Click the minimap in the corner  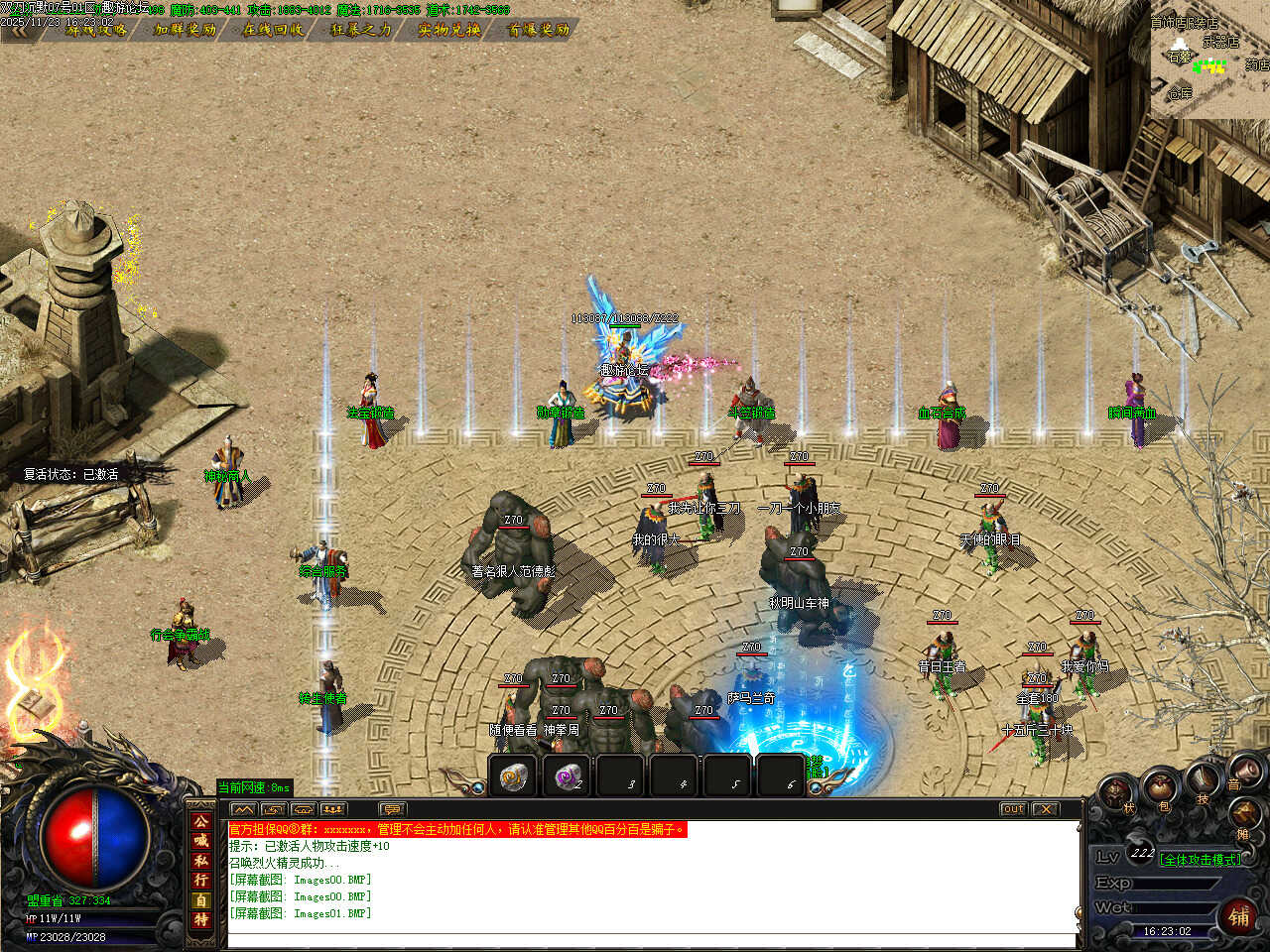point(1210,59)
